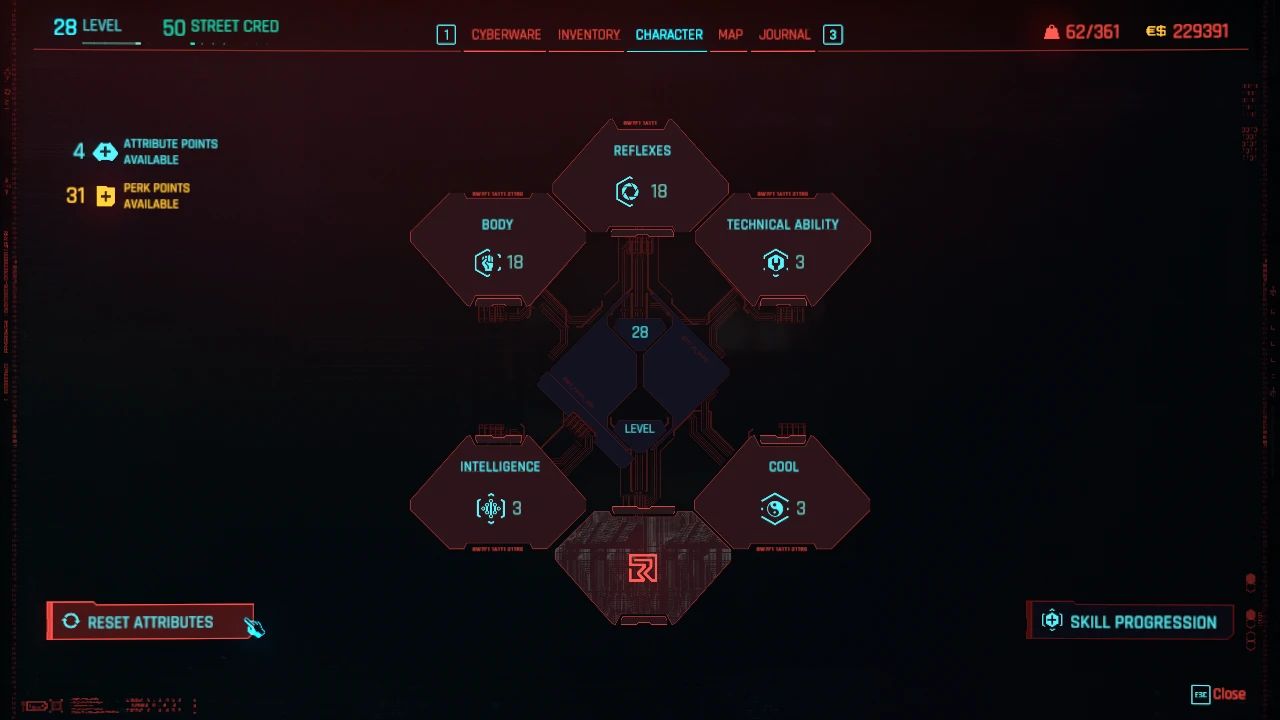Select the Character tab
This screenshot has width=1280, height=720.
(x=667, y=34)
